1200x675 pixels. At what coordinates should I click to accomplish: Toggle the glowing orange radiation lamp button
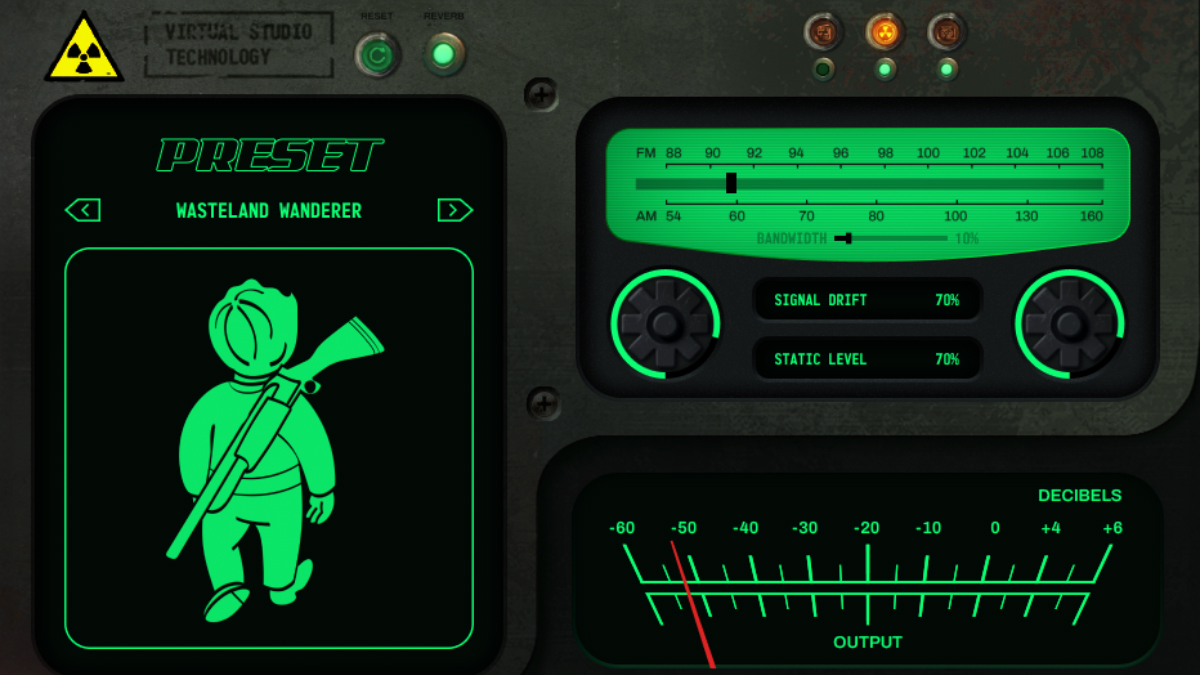[x=885, y=32]
